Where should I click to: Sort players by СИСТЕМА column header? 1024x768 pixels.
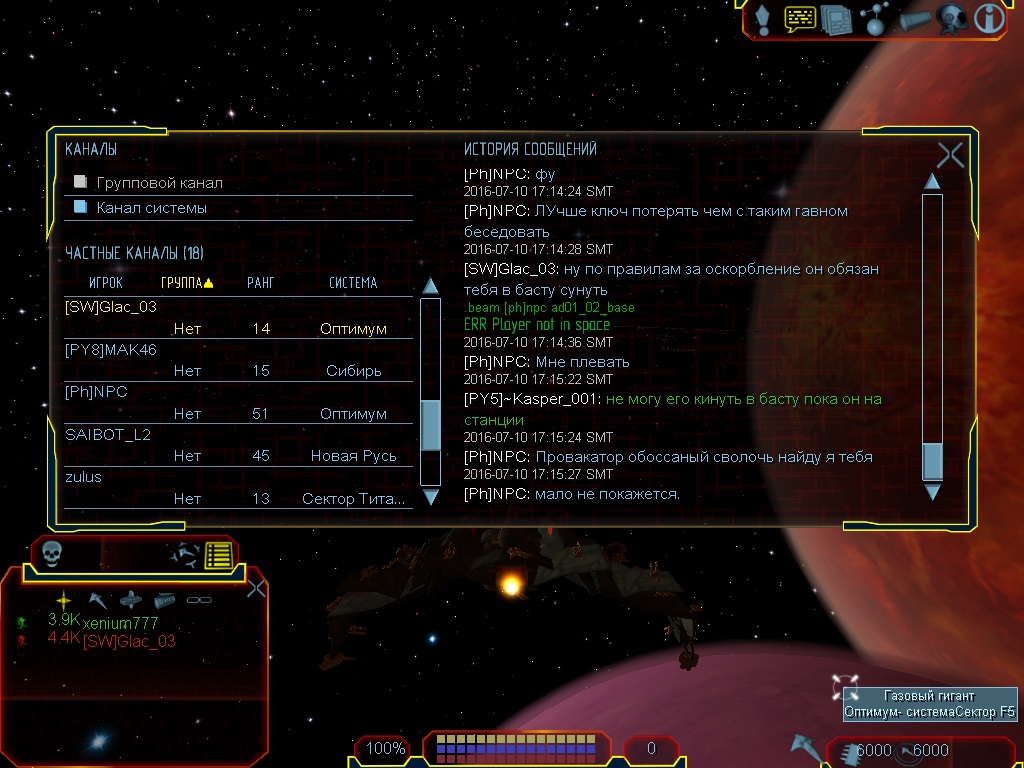point(353,283)
